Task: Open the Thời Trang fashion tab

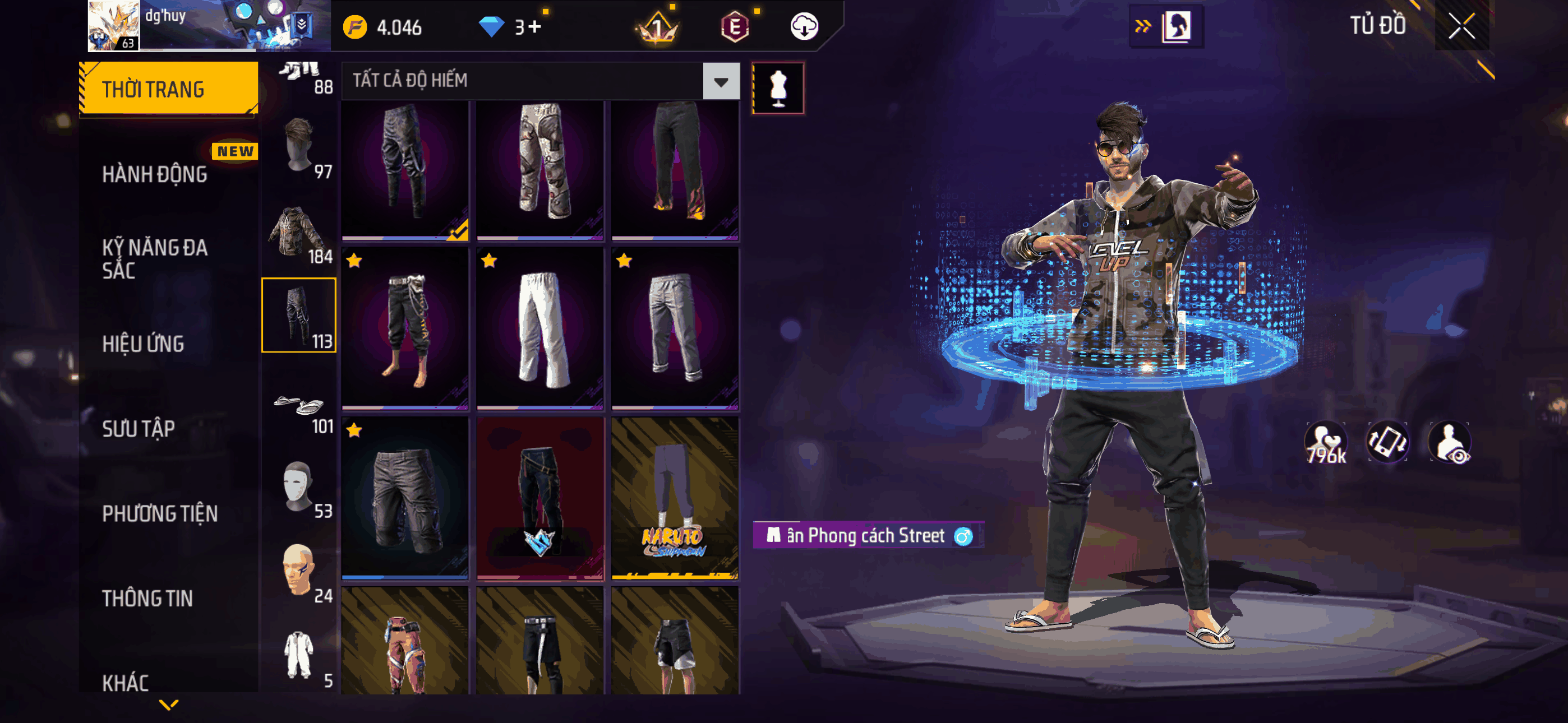Action: [x=169, y=89]
